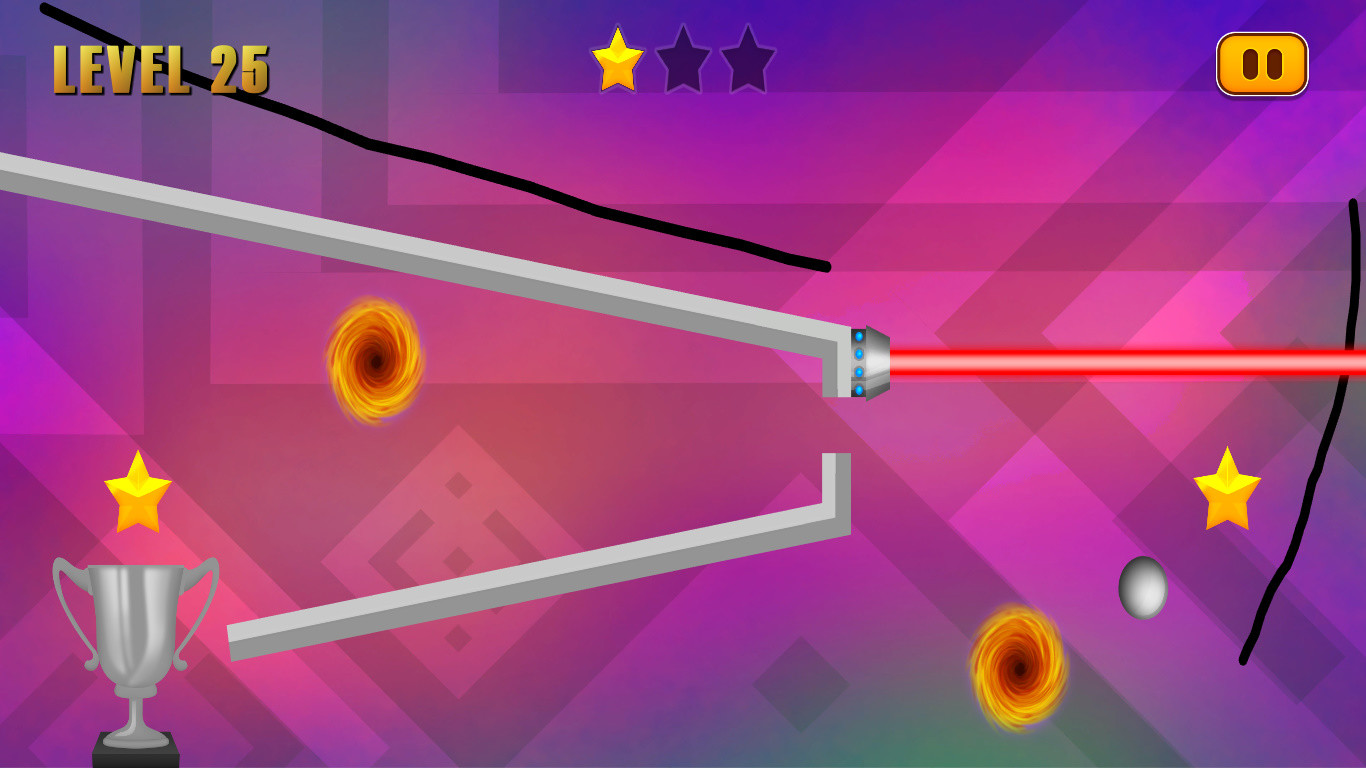This screenshot has height=768, width=1366.
Task: Click the vertical gray wall segment
Action: (x=835, y=470)
